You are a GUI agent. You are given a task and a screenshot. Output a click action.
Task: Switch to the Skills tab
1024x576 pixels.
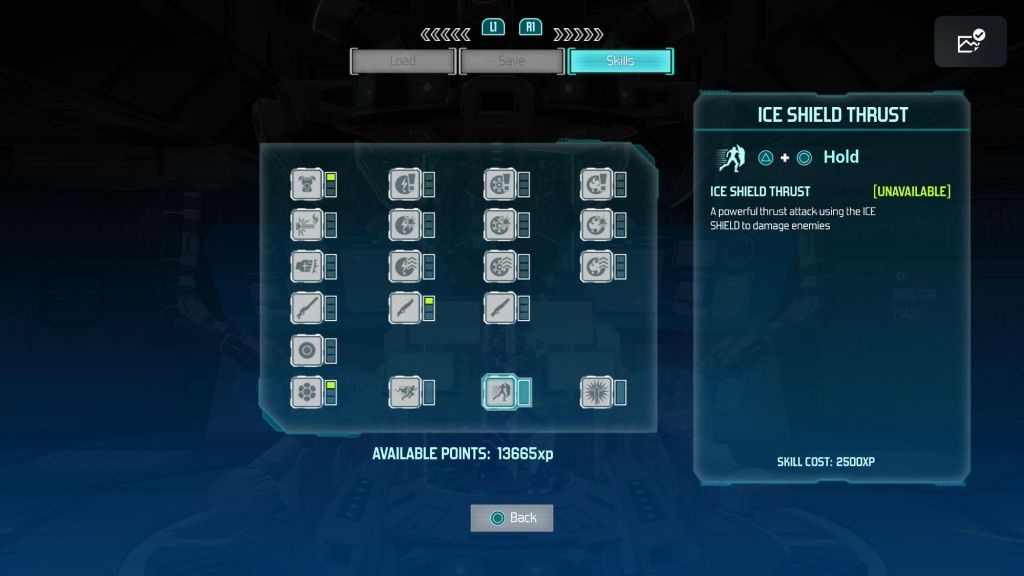[620, 61]
